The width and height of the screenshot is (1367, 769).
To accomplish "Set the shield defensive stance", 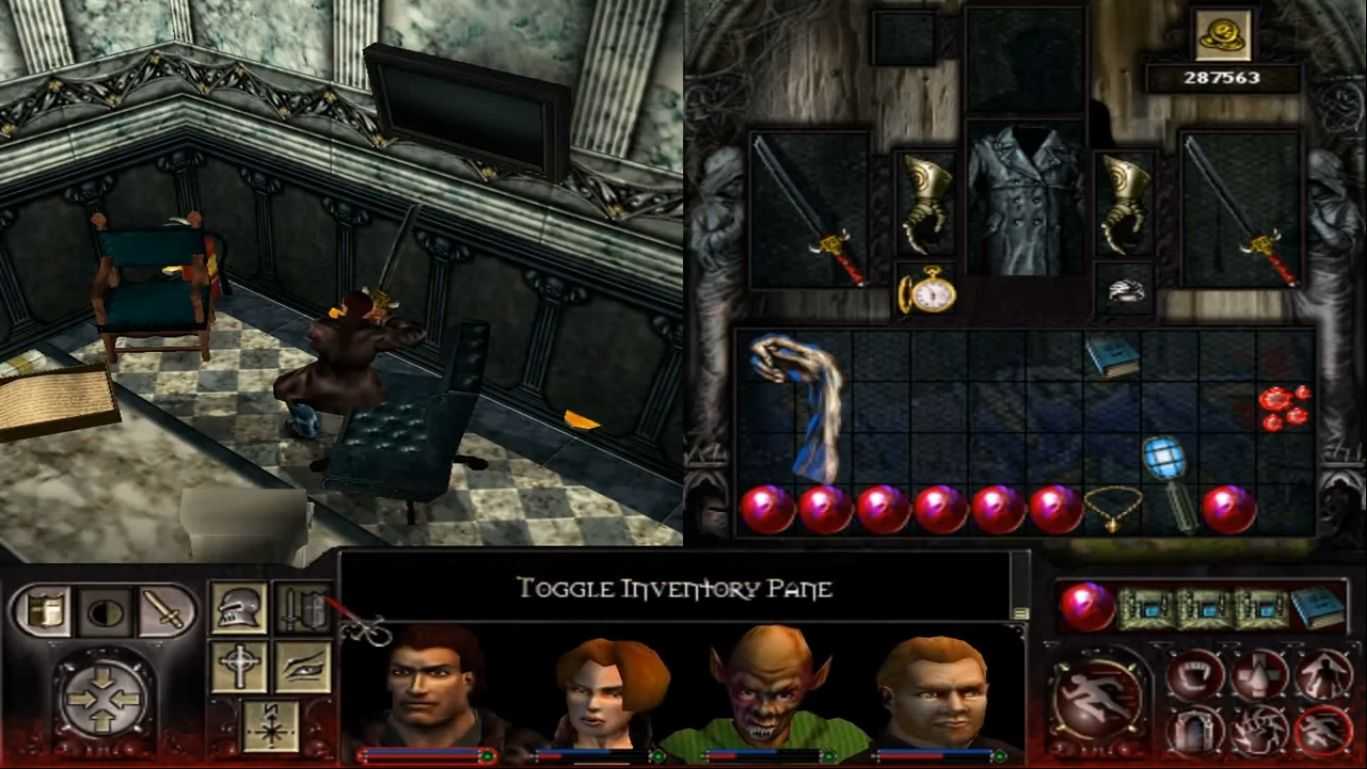I will (42, 610).
